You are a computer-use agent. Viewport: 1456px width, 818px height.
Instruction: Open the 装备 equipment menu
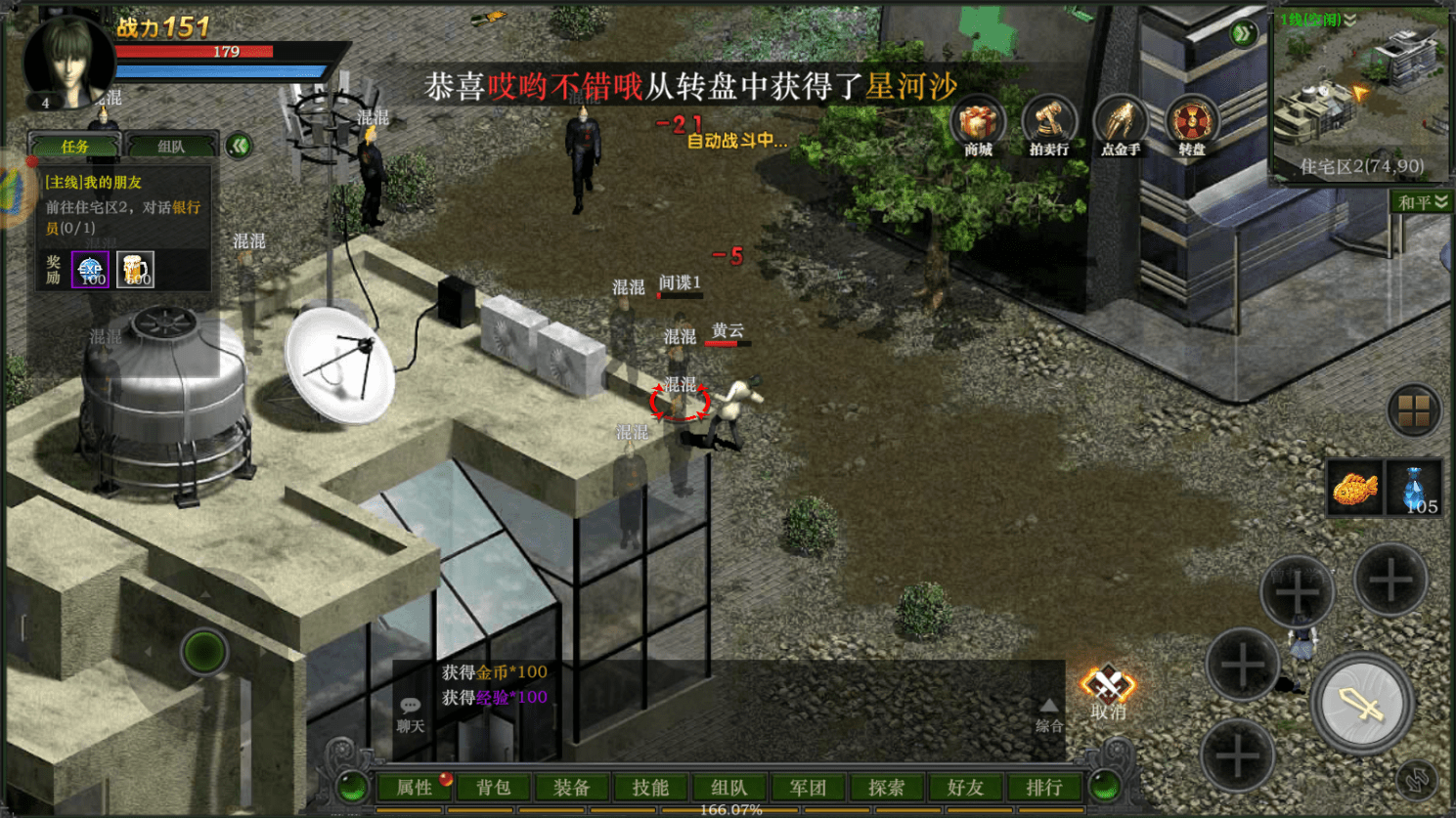572,788
